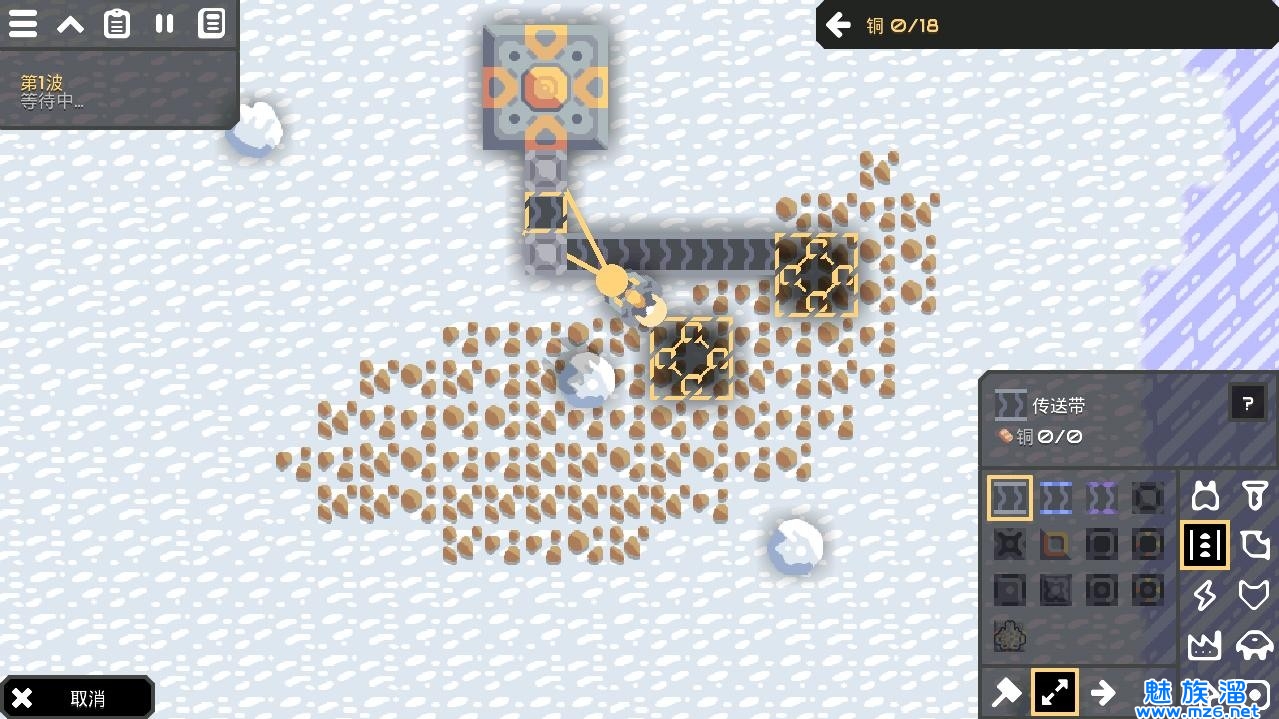Choose the blue titanium conveyor block
This screenshot has height=719, width=1279.
click(1056, 498)
